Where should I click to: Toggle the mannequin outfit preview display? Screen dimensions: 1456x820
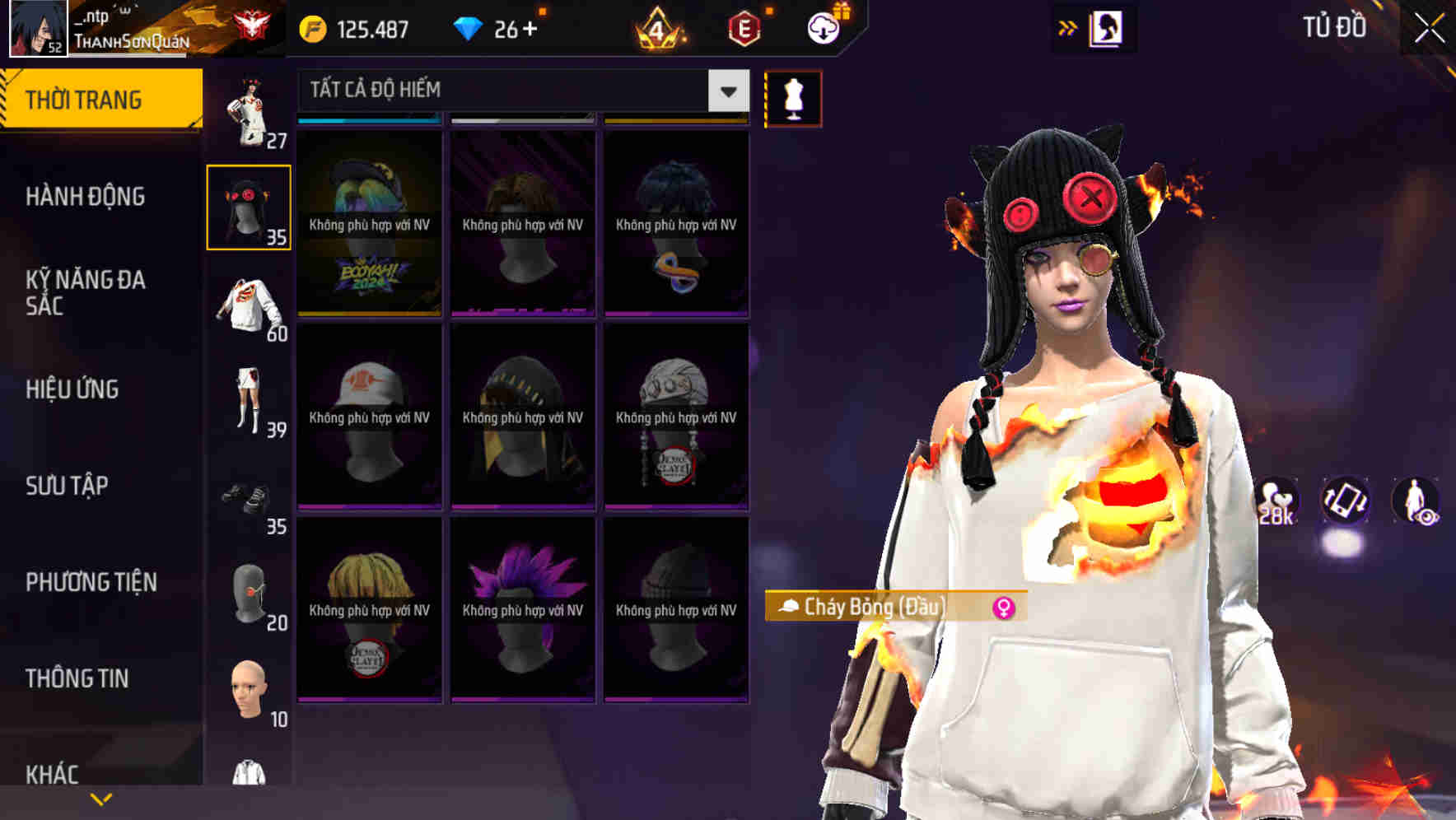pos(793,98)
